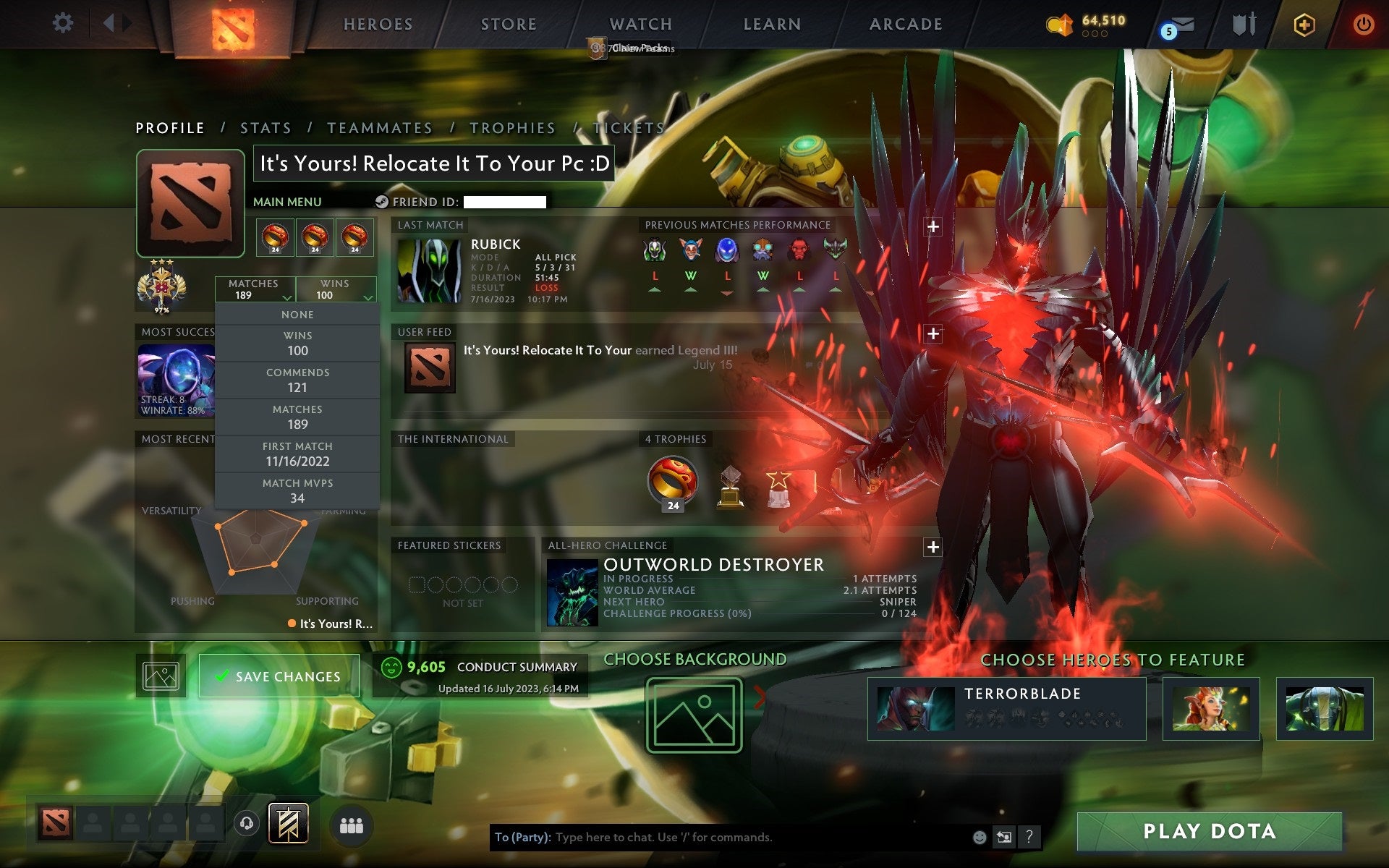Expand the All-Hero Challenge plus button
The image size is (1389, 868).
pos(933,548)
